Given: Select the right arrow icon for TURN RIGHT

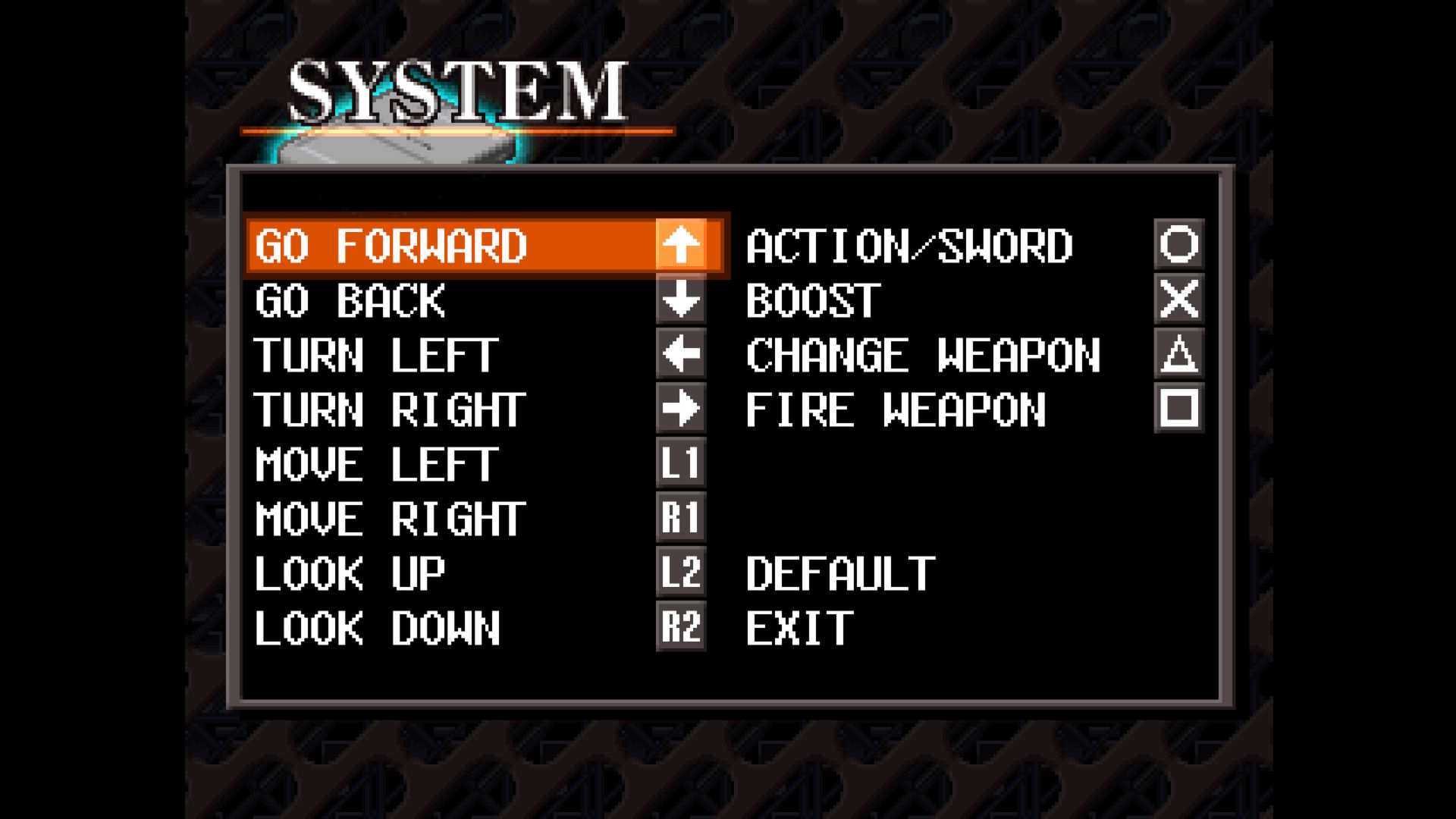Looking at the screenshot, I should click(x=681, y=409).
